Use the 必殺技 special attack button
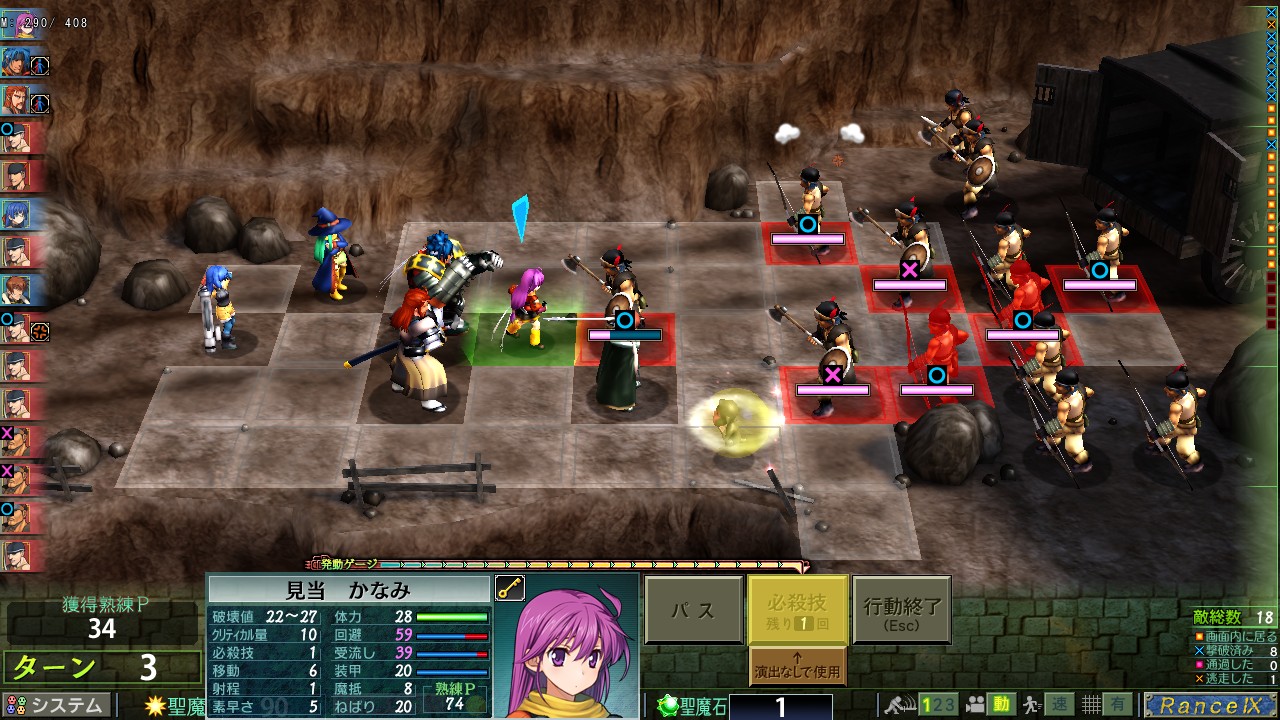This screenshot has width=1280, height=720. [x=797, y=610]
